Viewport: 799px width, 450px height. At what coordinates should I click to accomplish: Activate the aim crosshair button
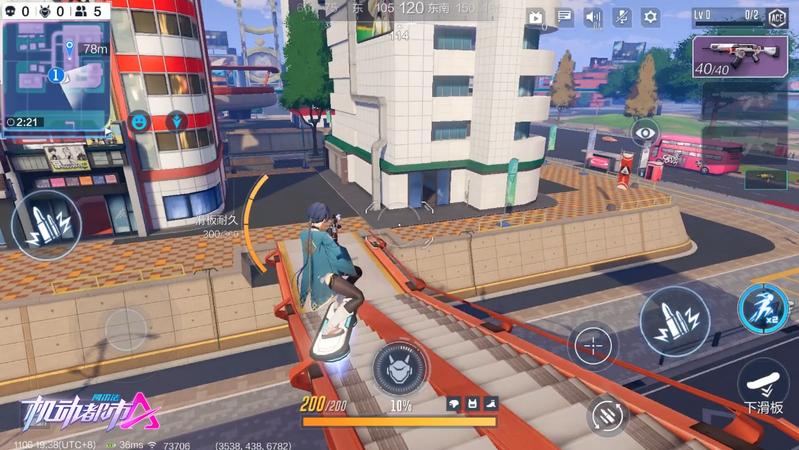(x=593, y=346)
